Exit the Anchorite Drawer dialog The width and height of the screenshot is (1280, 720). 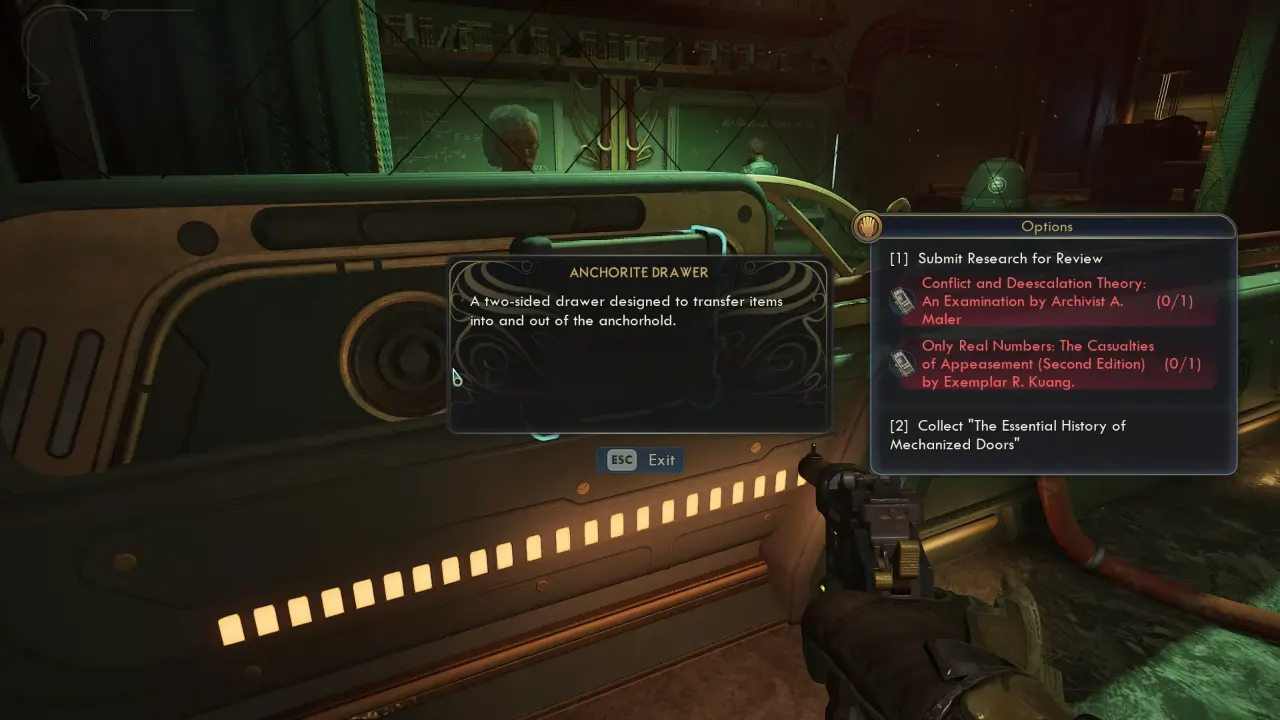[x=641, y=460]
